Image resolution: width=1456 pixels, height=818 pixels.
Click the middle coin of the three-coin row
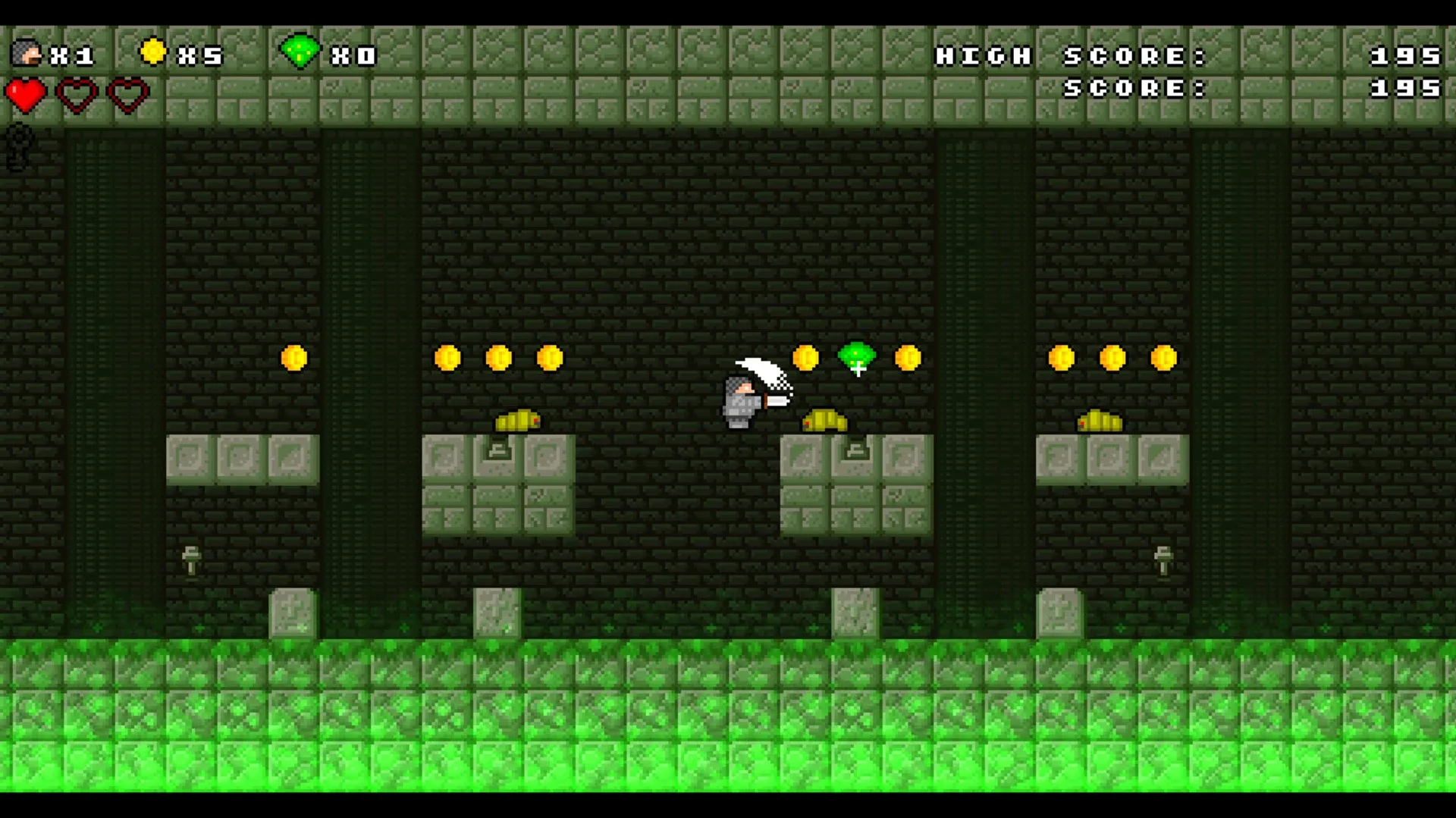tap(498, 356)
